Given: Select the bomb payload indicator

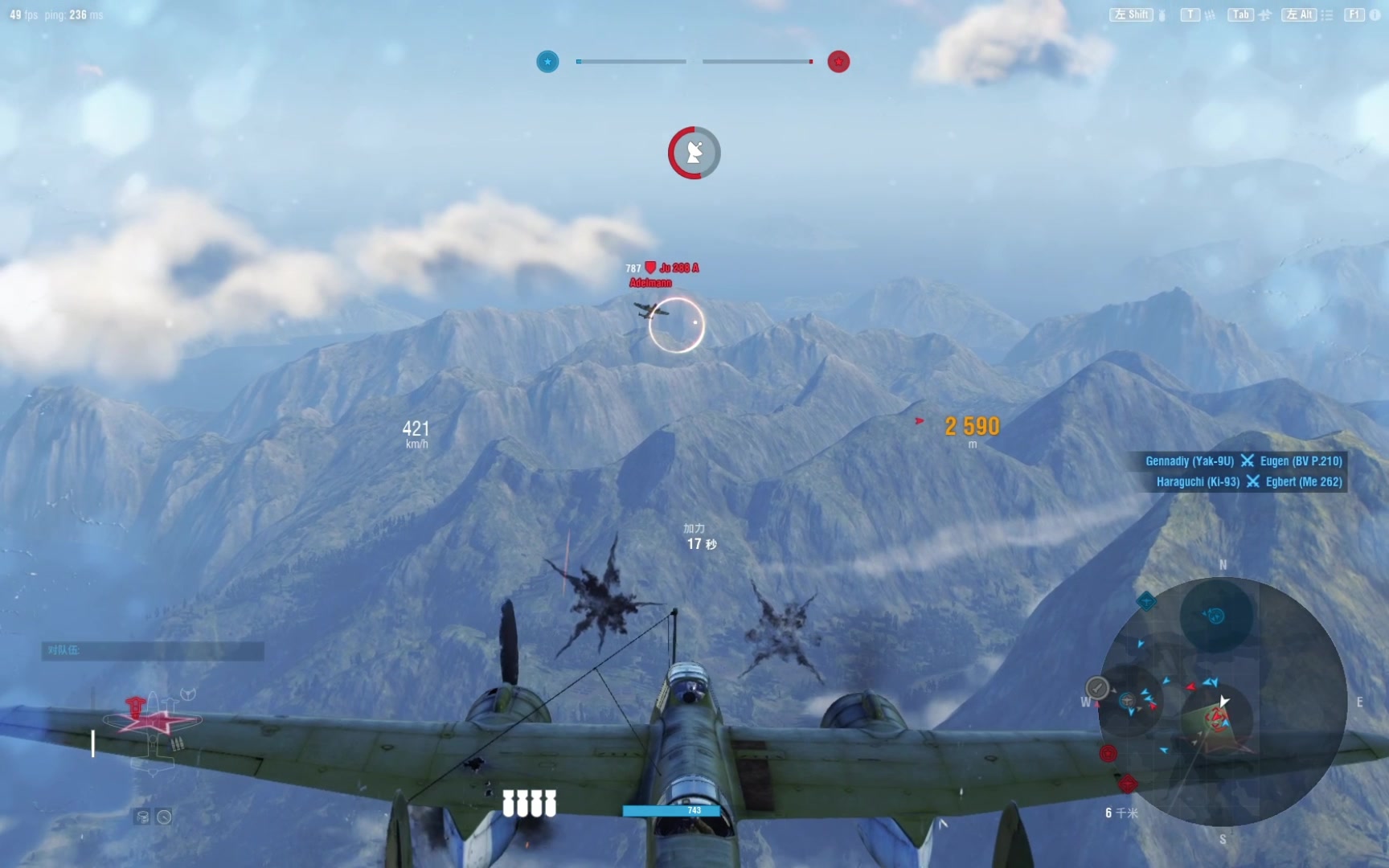Looking at the screenshot, I should coord(529,803).
